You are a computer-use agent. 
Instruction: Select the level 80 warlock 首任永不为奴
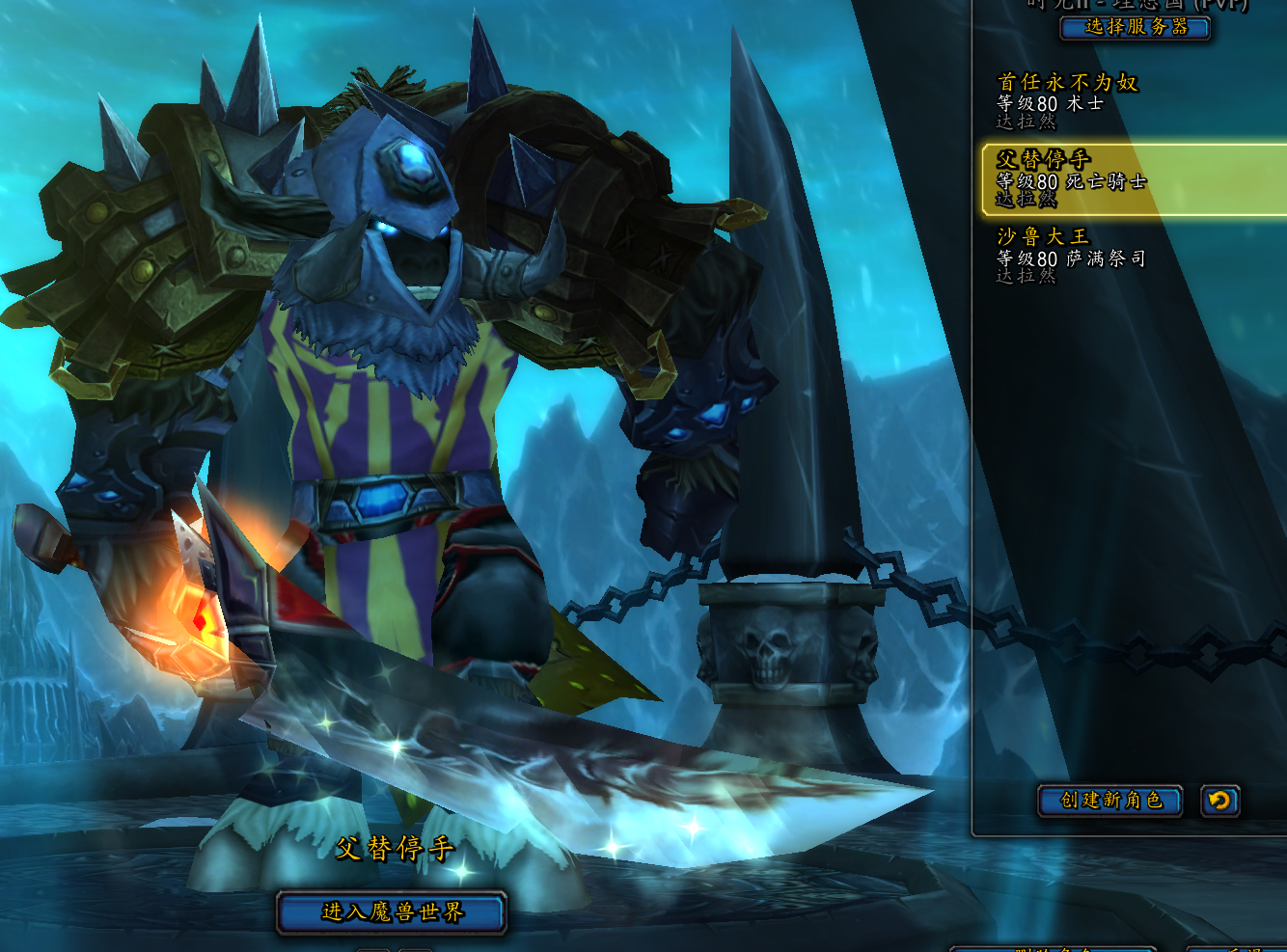[x=1067, y=100]
